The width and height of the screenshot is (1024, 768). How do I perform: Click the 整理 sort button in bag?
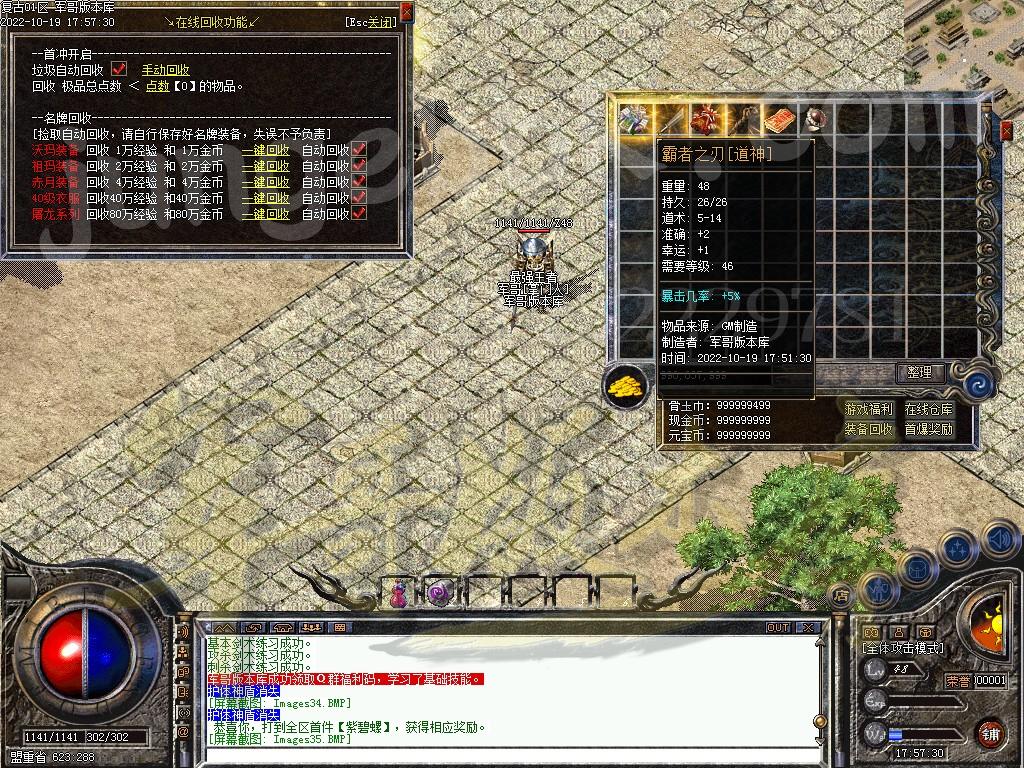coord(919,373)
